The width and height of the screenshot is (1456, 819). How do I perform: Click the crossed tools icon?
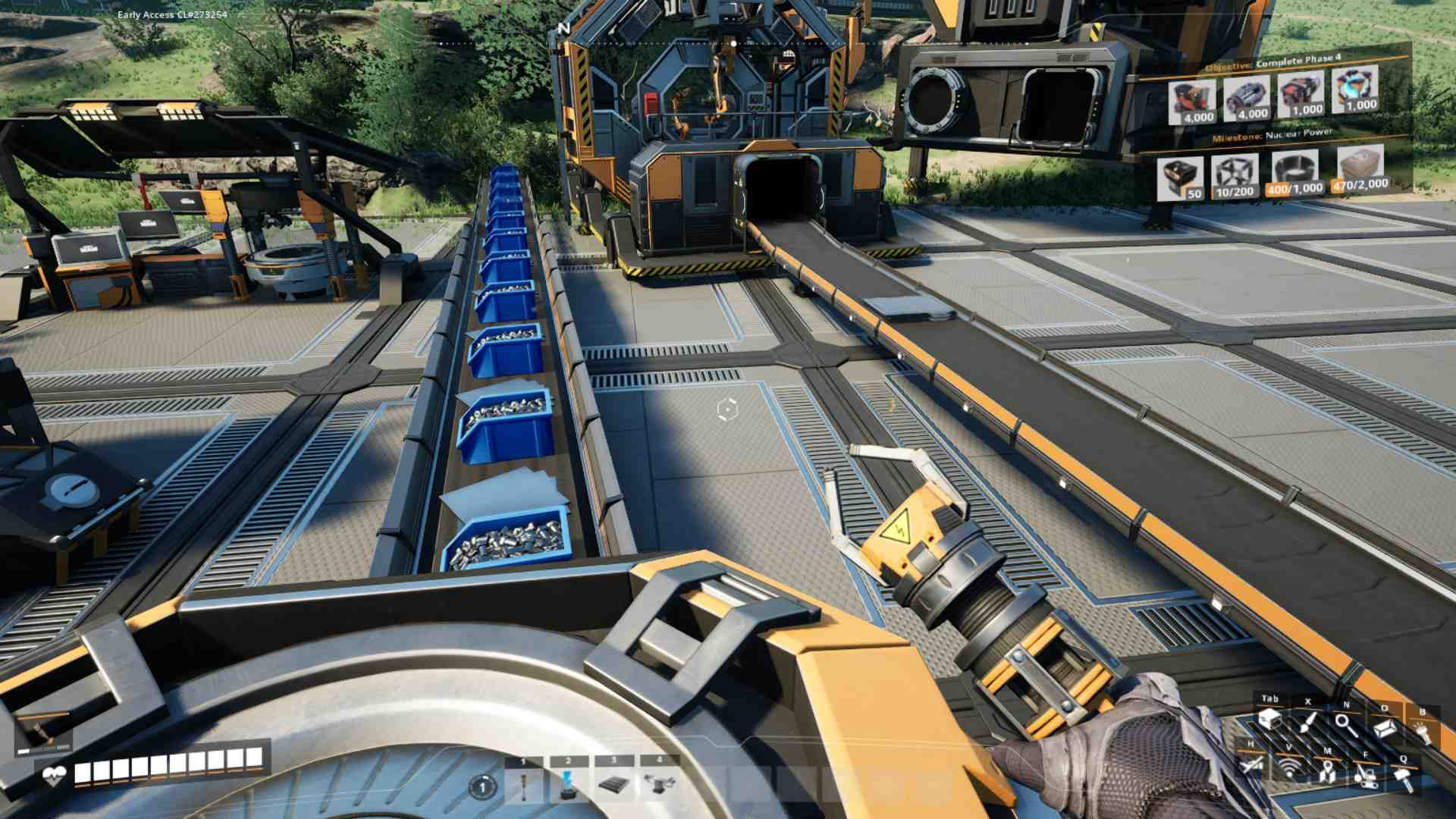[x=1251, y=764]
